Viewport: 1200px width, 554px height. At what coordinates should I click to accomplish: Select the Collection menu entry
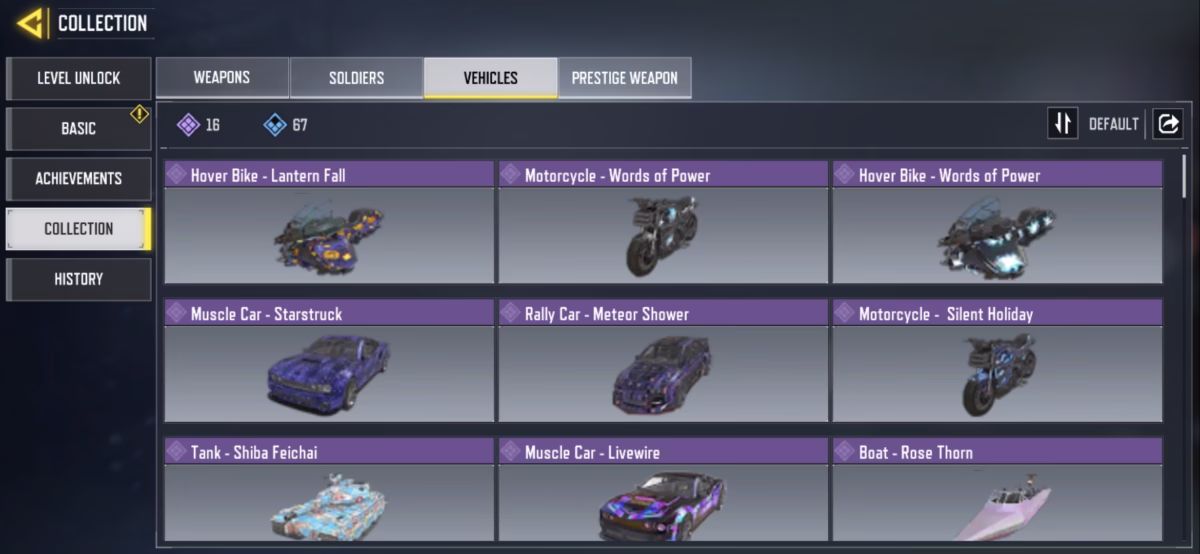click(79, 229)
